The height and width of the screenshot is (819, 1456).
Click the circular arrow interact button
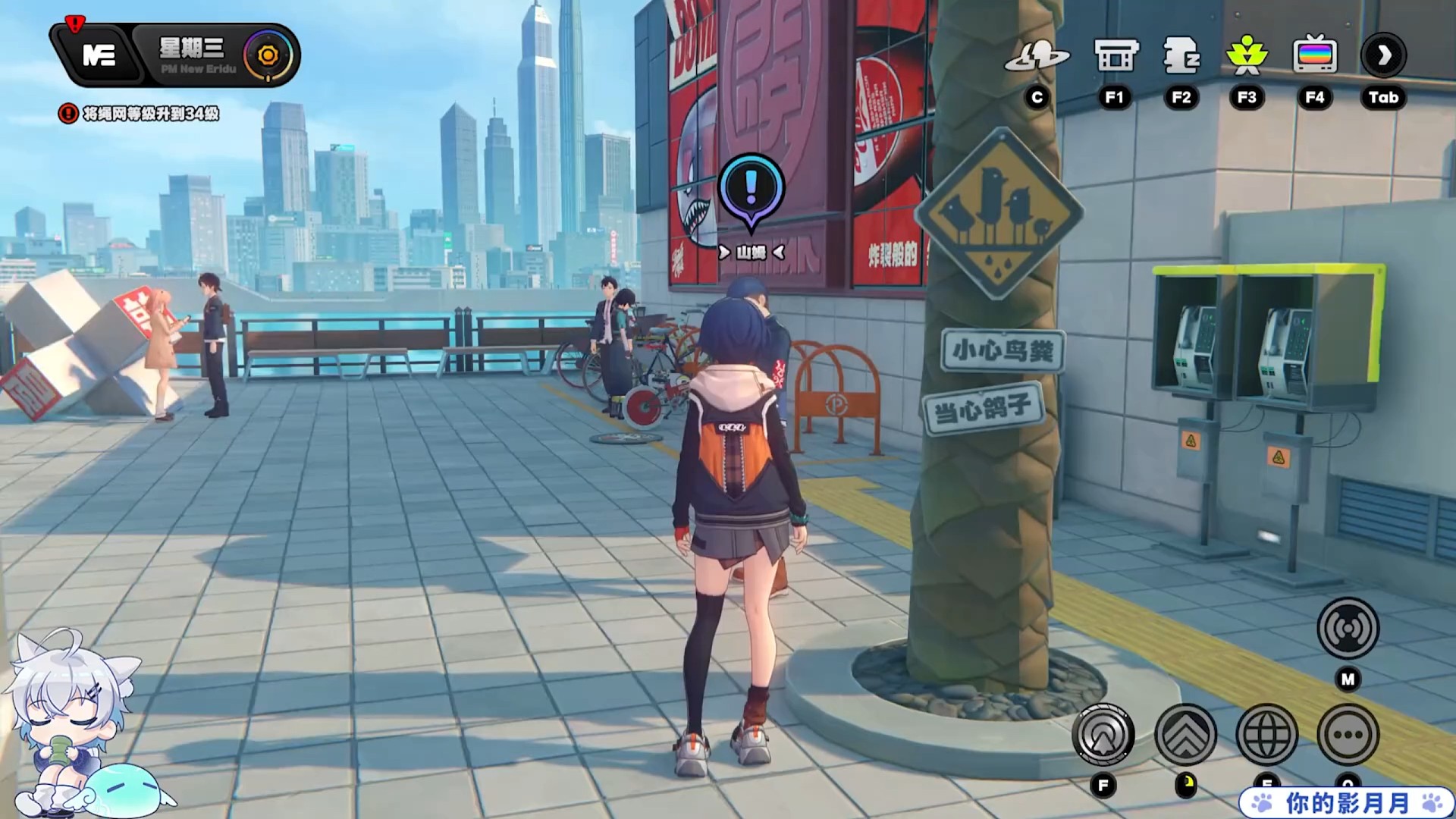point(1103,735)
